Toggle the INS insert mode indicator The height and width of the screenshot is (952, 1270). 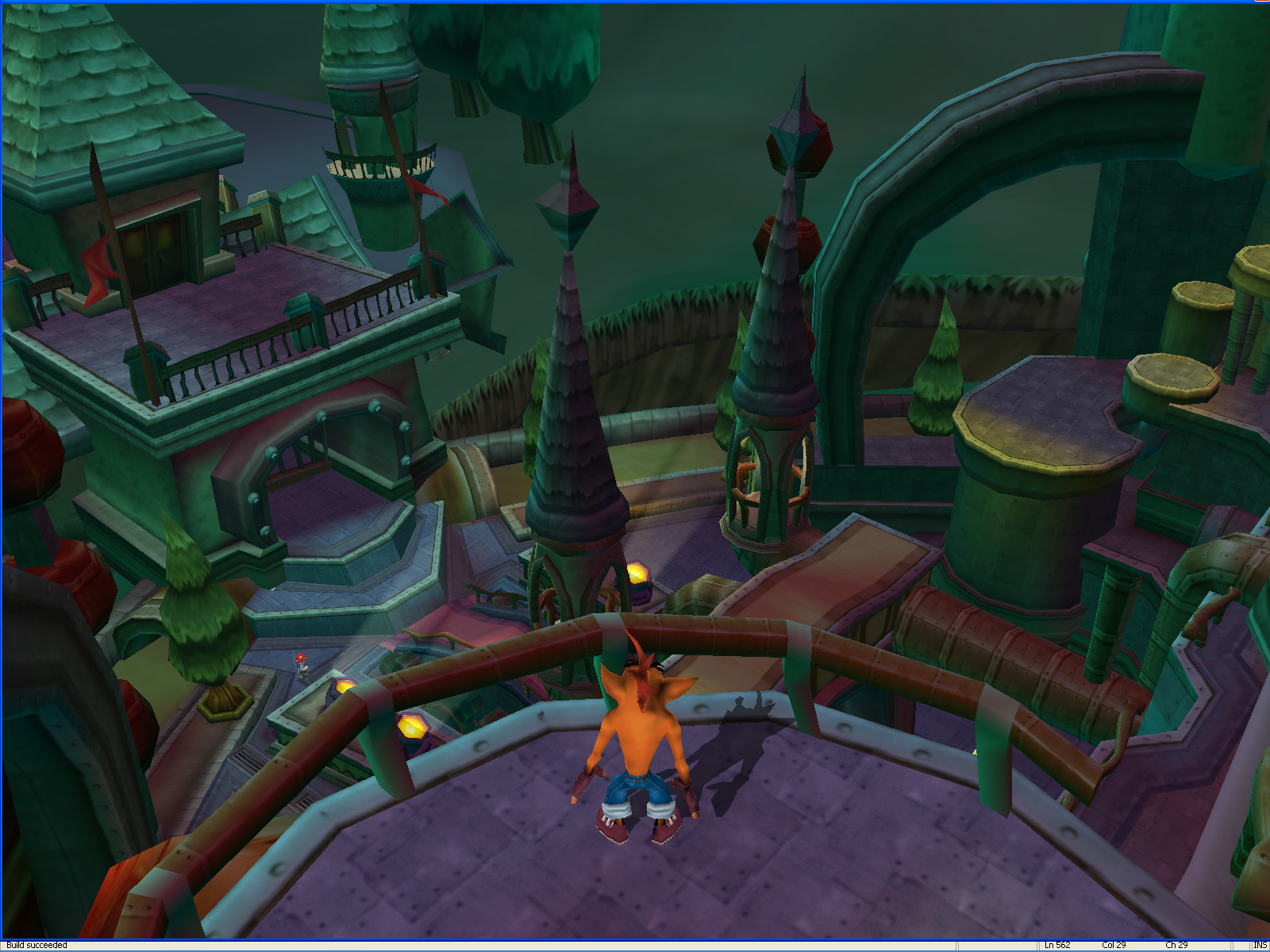coord(1259,944)
